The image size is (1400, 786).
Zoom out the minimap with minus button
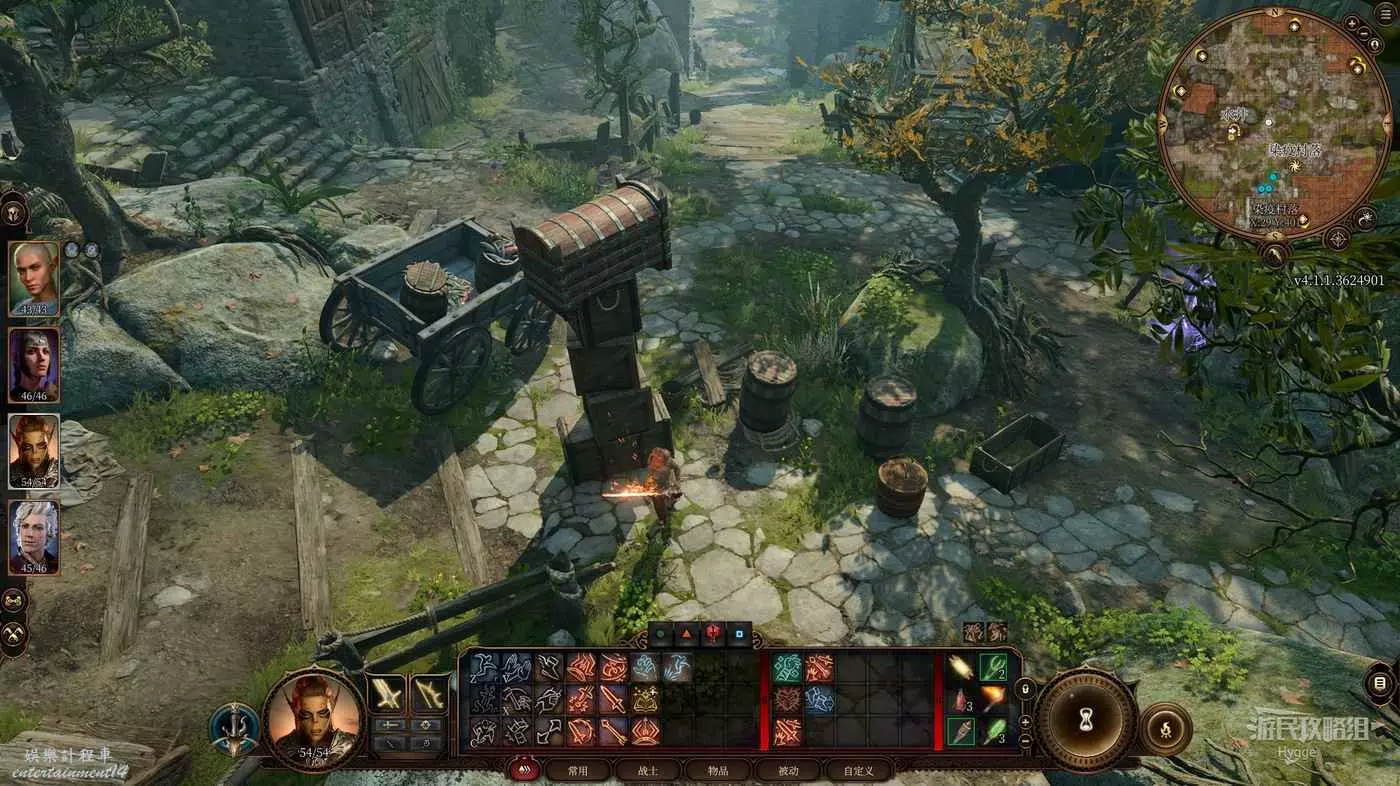[1366, 34]
